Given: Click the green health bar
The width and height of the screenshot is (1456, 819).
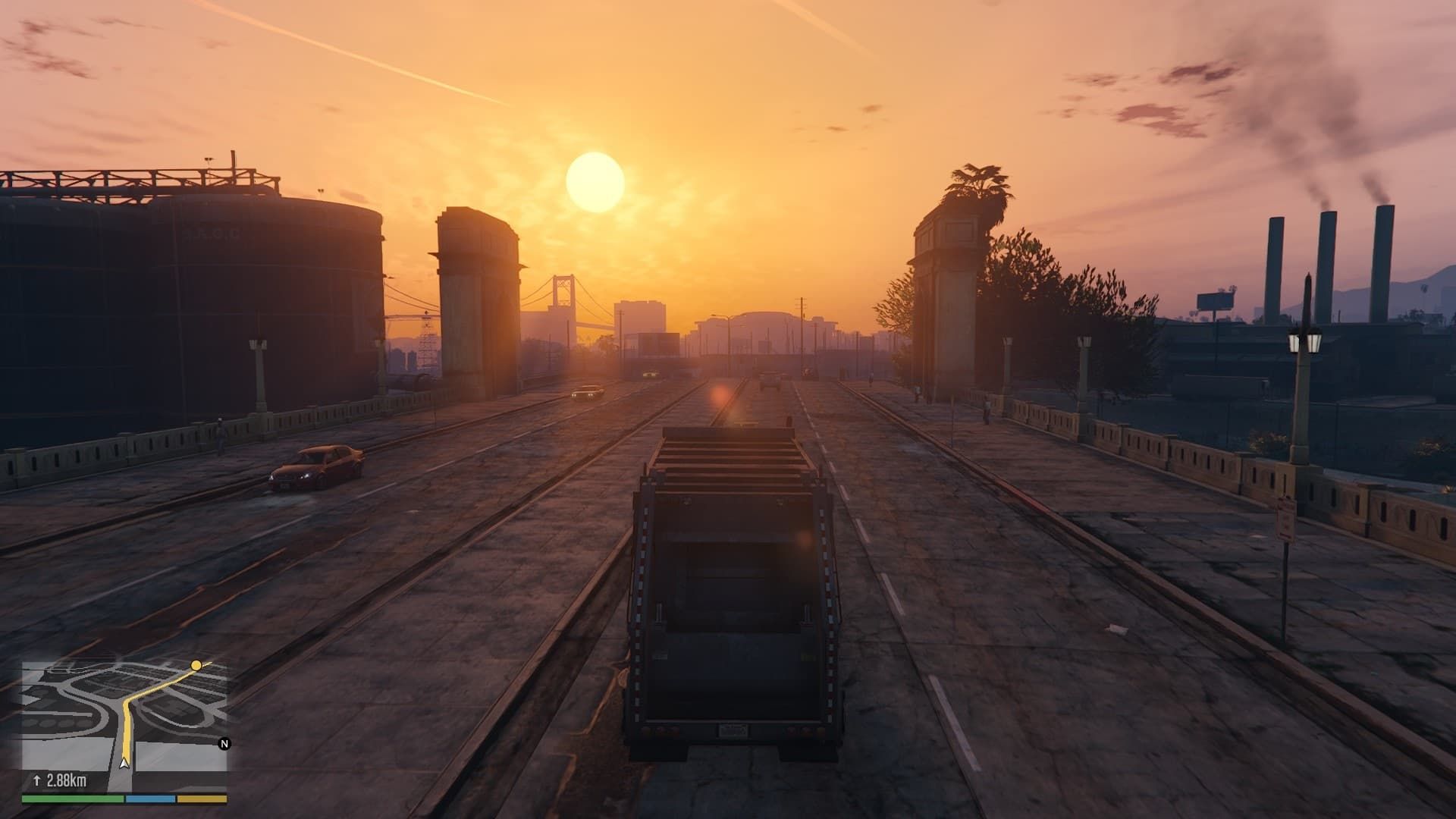Looking at the screenshot, I should pos(72,799).
